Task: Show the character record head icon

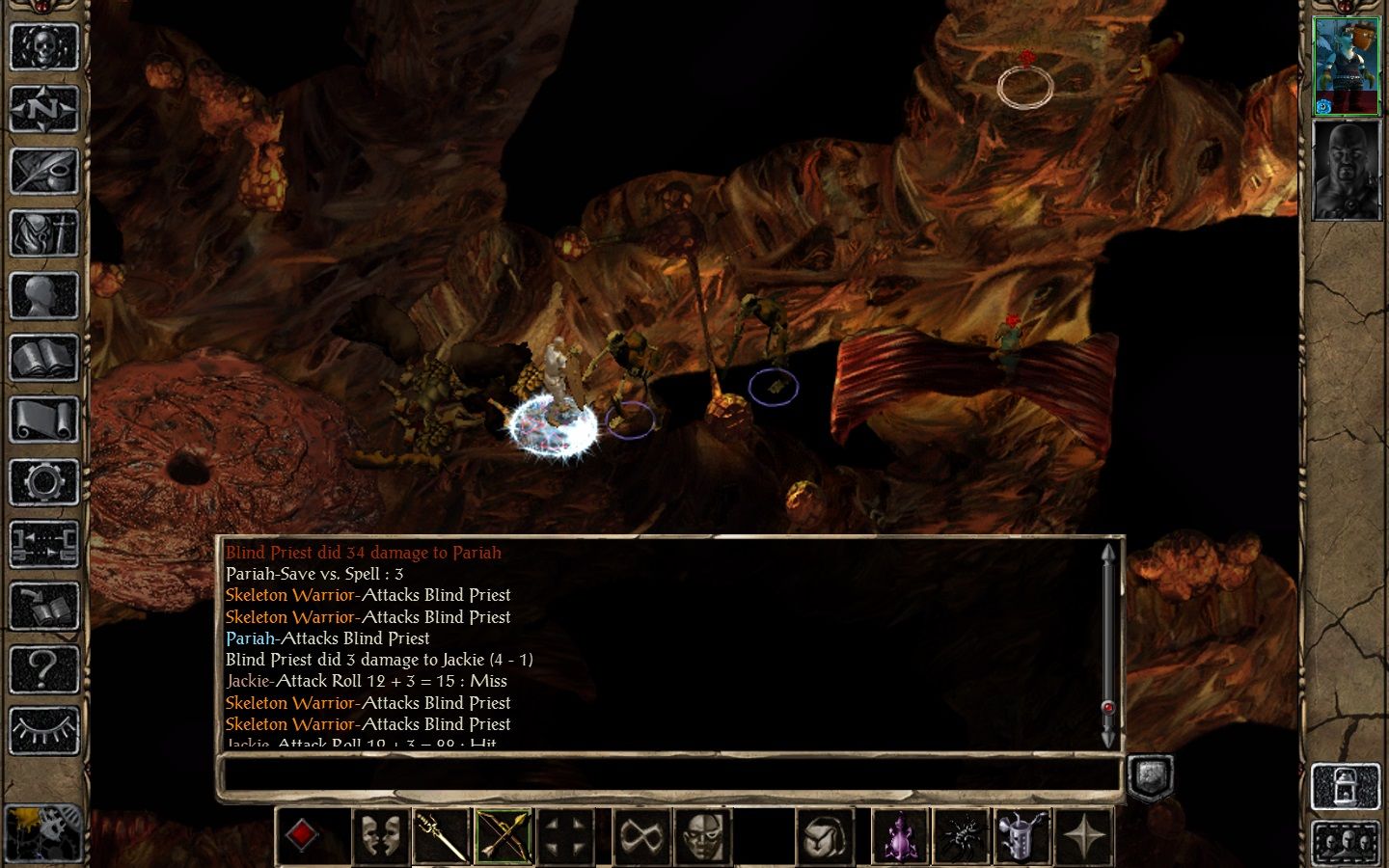Action: click(x=43, y=296)
